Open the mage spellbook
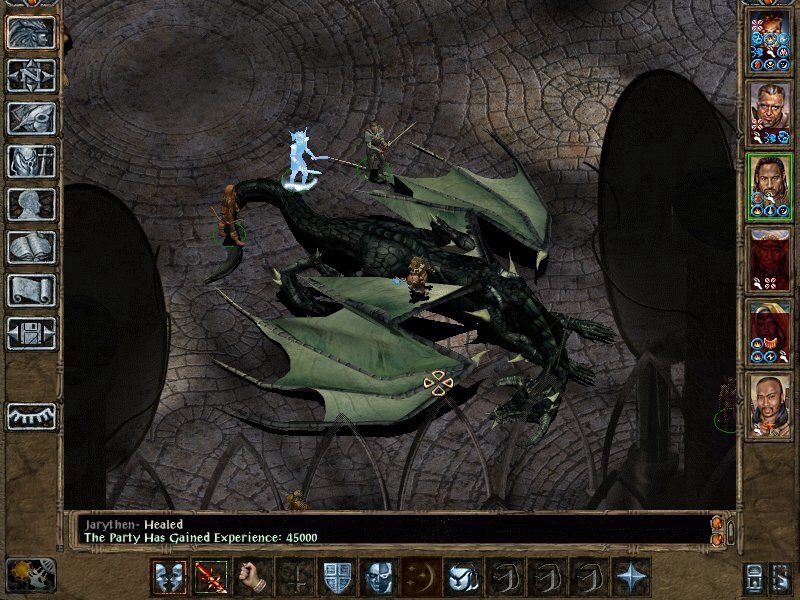Viewport: 800px width, 600px height. click(32, 247)
